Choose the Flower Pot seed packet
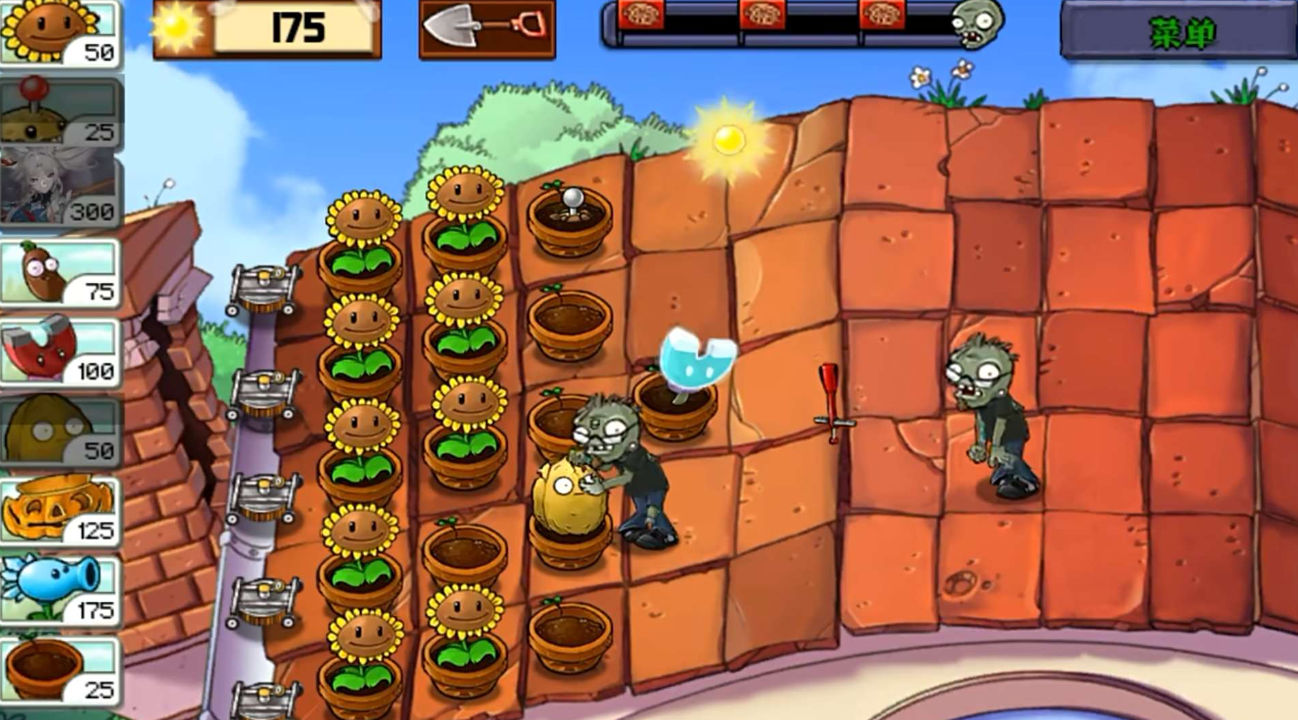Image resolution: width=1298 pixels, height=720 pixels. [x=60, y=668]
